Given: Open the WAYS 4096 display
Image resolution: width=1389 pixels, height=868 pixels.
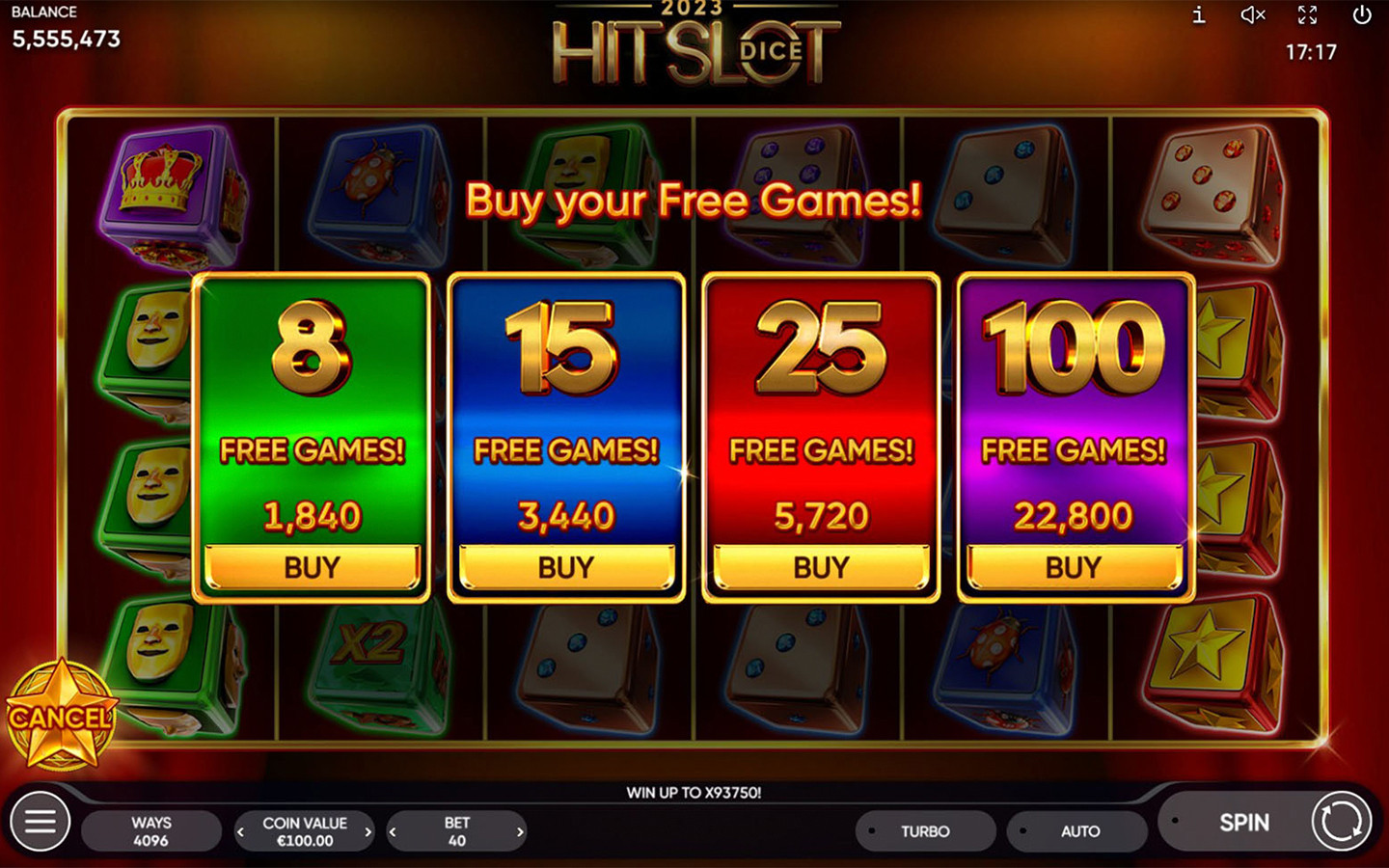Looking at the screenshot, I should coord(151,830).
